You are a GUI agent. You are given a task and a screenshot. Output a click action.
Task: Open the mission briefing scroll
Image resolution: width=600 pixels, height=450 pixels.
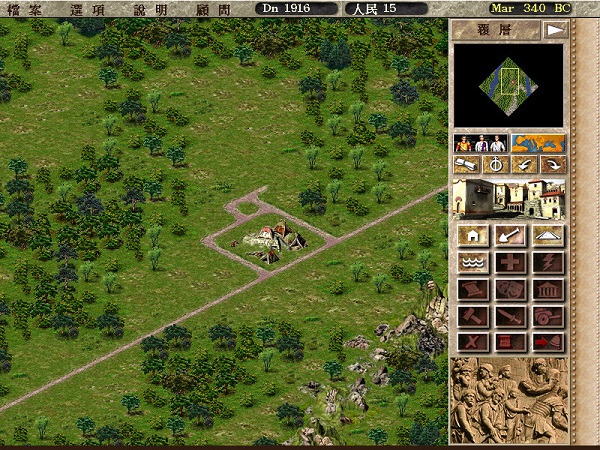tap(466, 165)
